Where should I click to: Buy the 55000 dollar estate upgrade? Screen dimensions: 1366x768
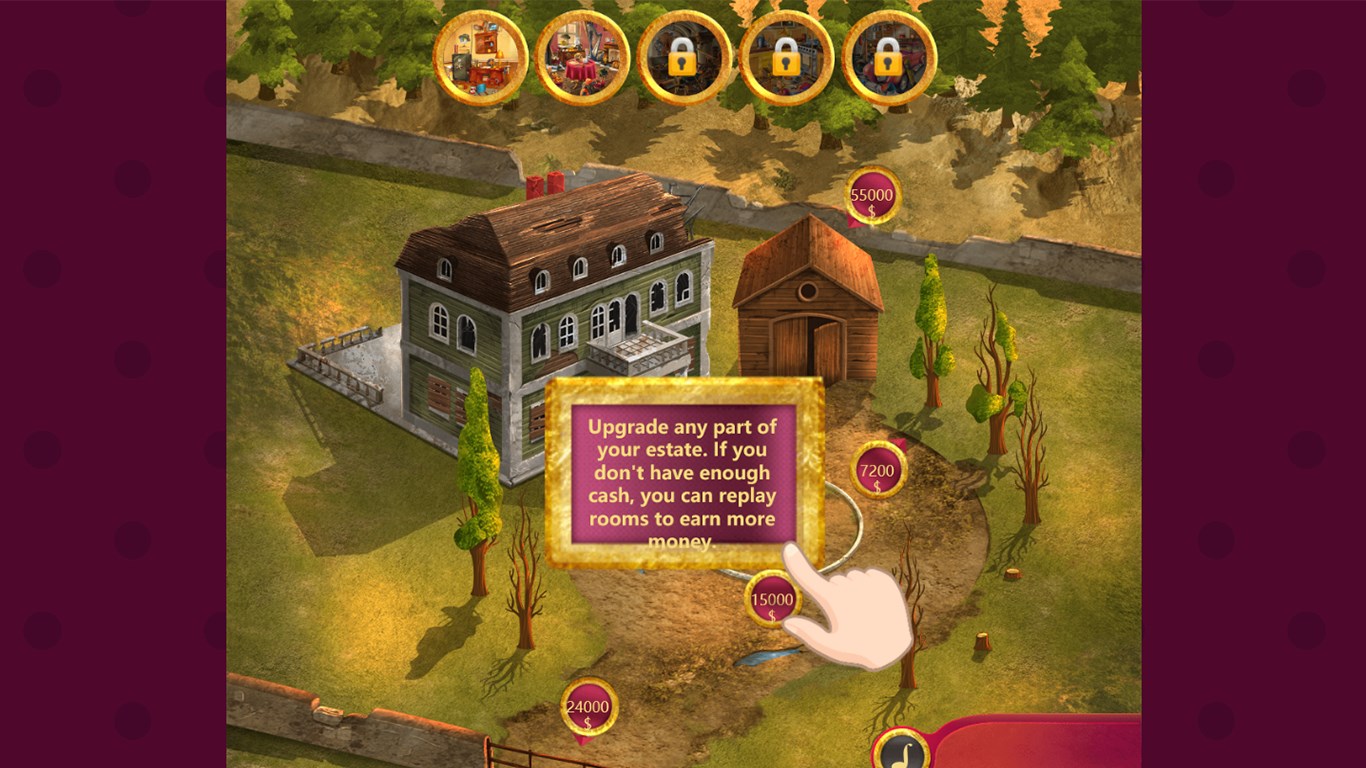pyautogui.click(x=873, y=197)
